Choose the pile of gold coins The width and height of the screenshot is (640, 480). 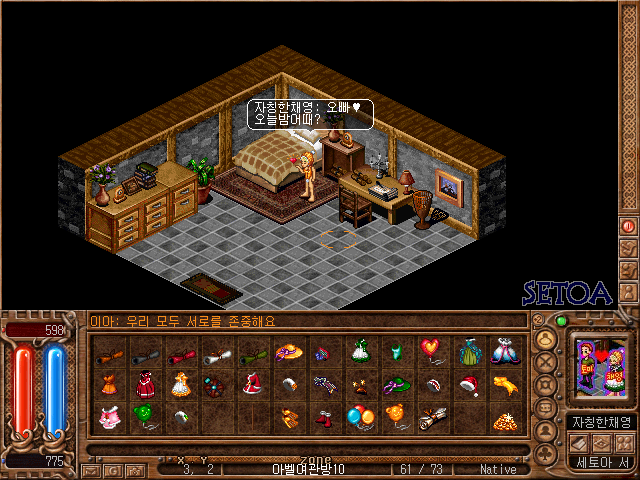coord(505,420)
